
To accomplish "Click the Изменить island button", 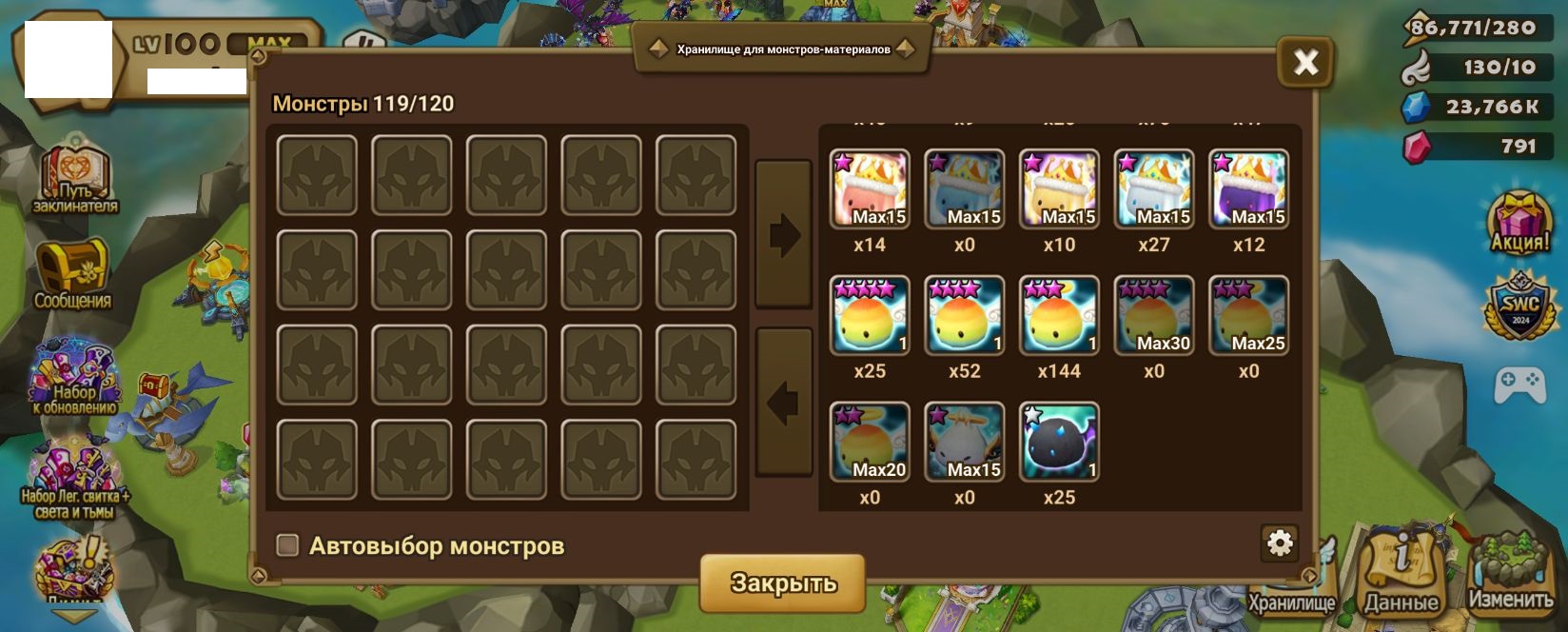I will 1511,571.
